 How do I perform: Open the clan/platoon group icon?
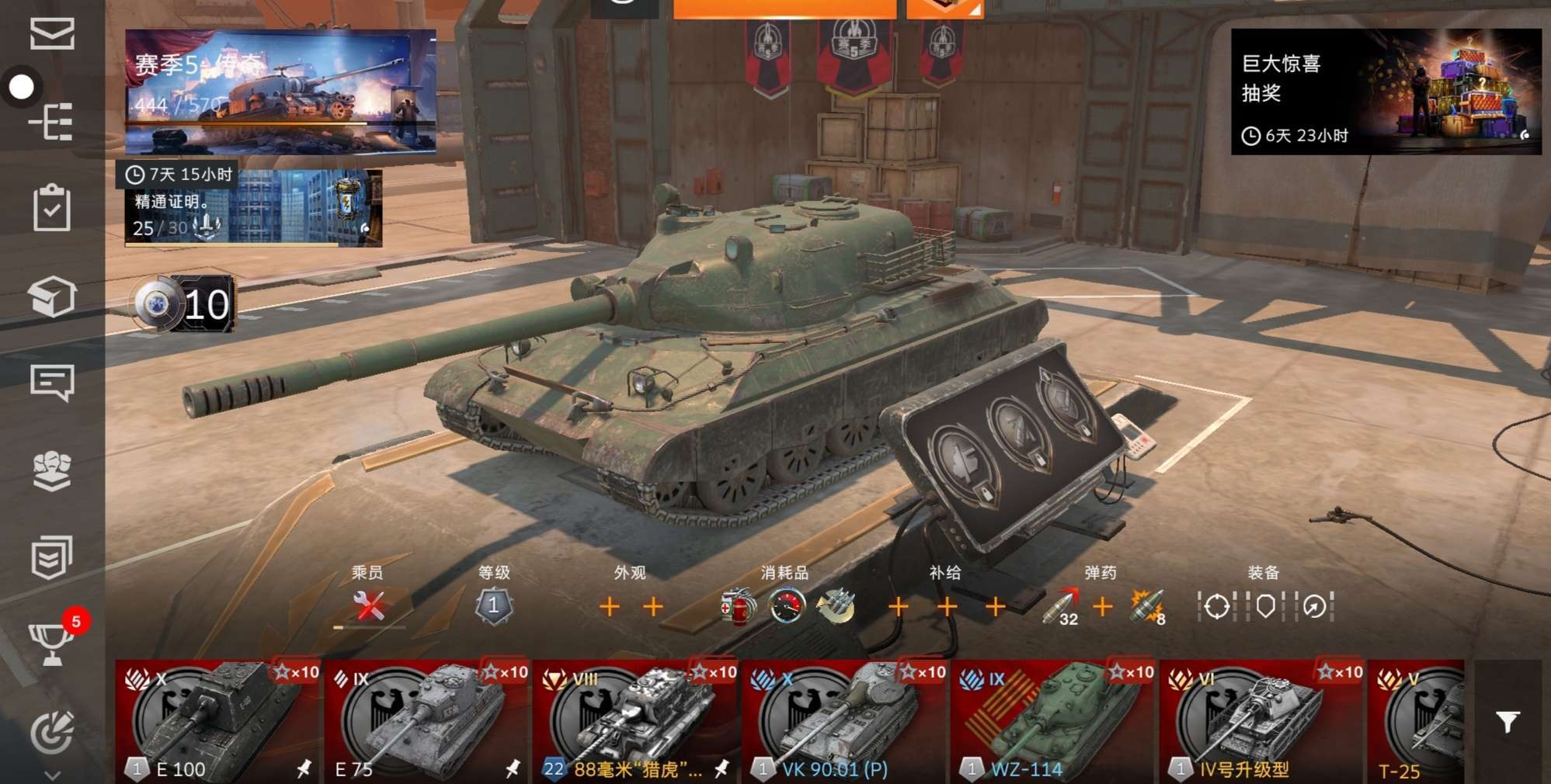pos(52,470)
